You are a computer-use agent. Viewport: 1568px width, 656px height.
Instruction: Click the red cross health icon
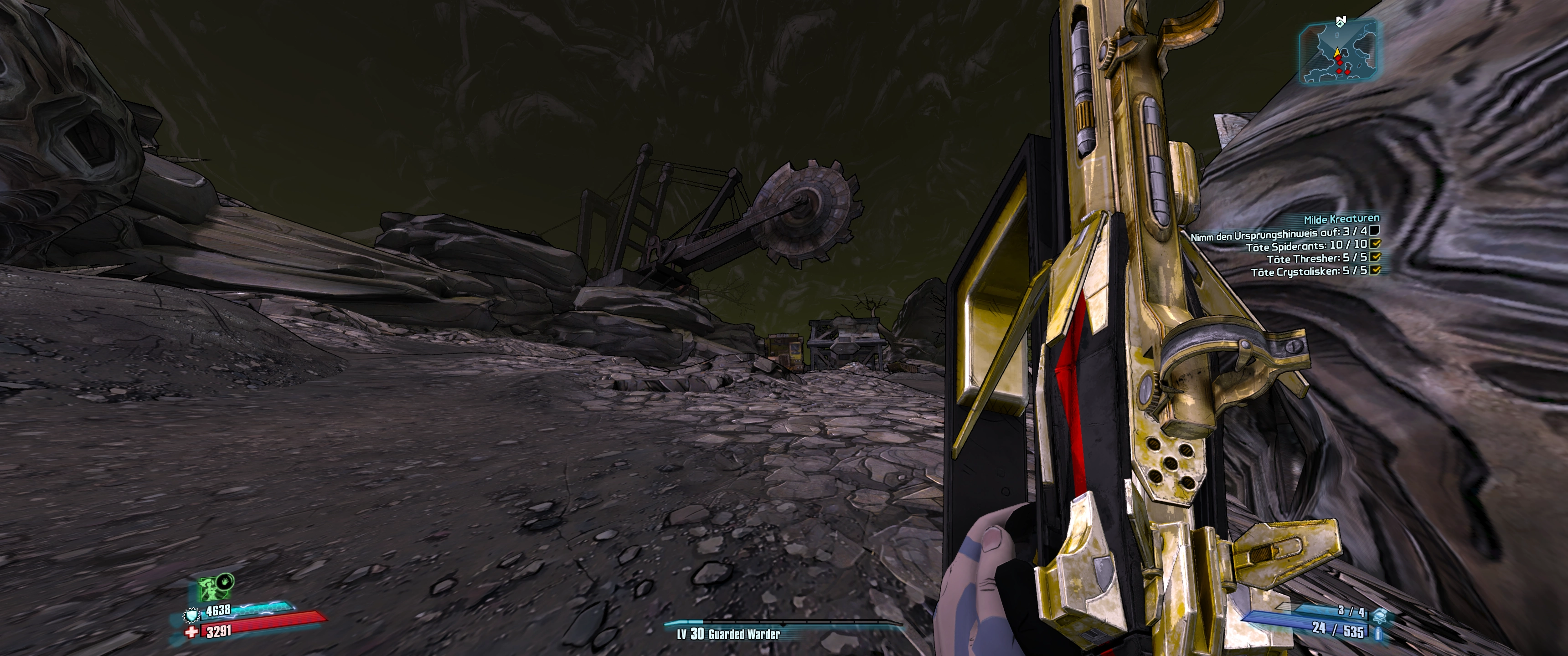click(192, 632)
